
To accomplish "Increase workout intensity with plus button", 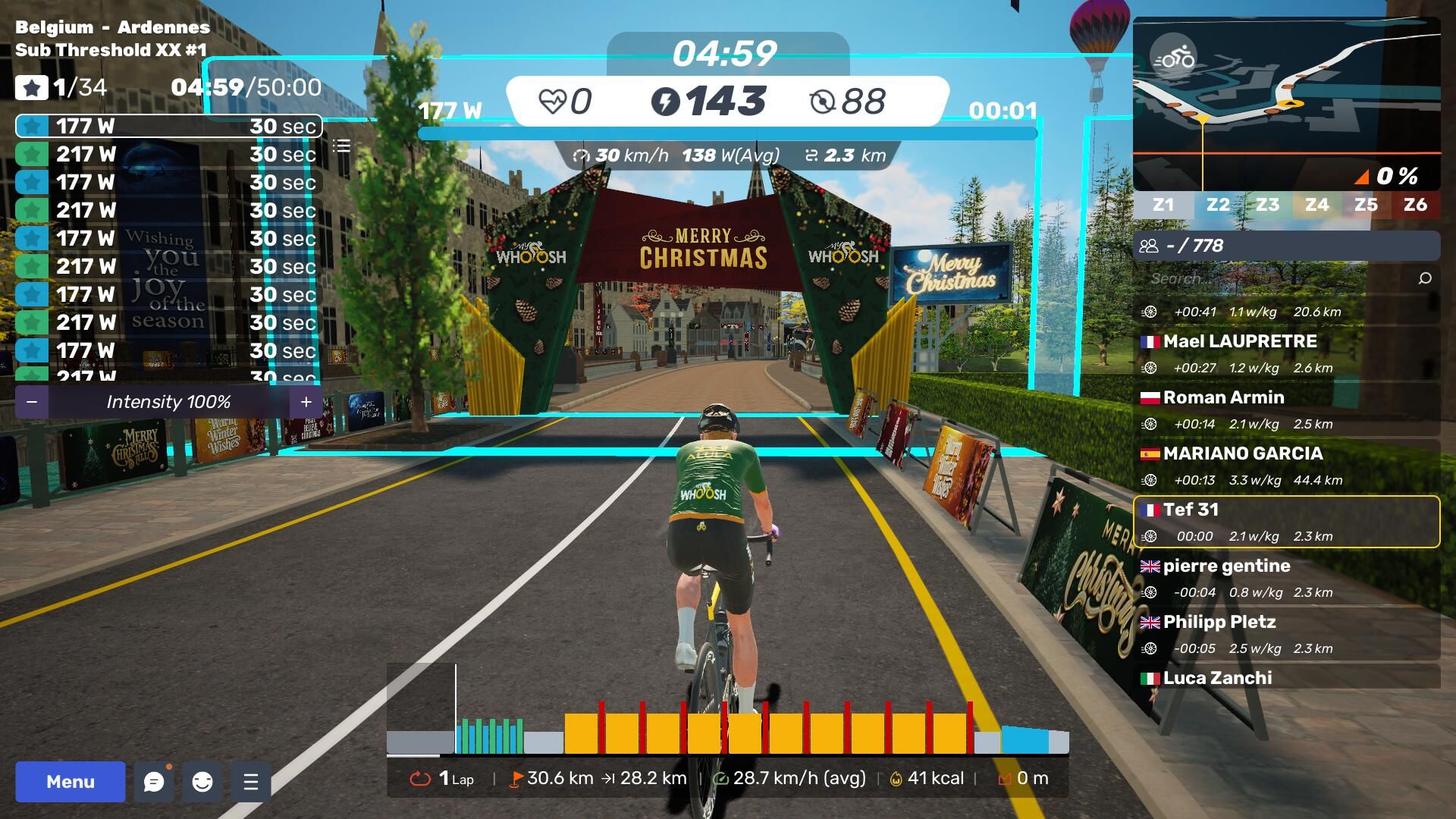I will [306, 402].
